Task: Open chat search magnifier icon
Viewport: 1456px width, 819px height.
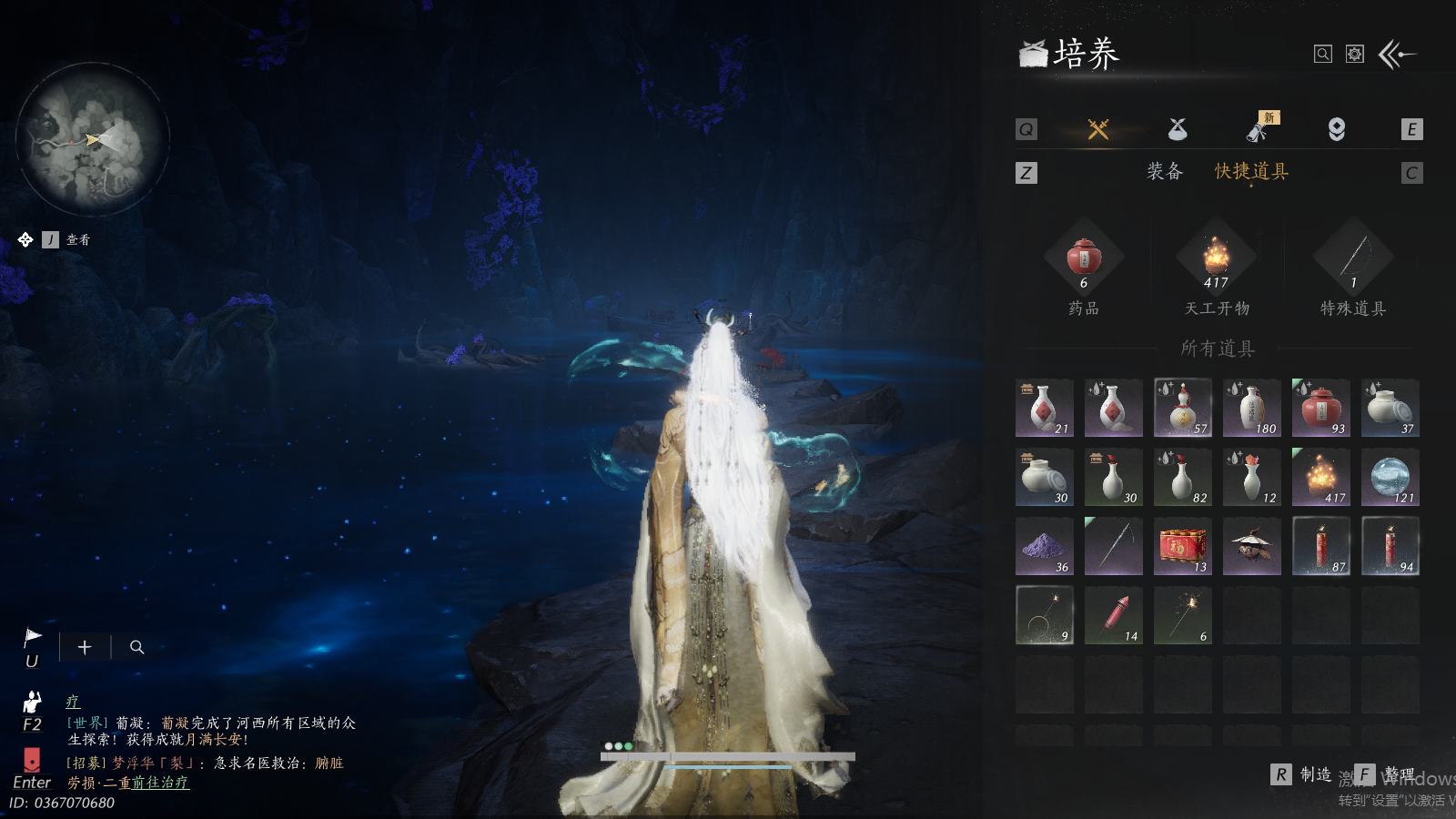Action: pos(137,647)
